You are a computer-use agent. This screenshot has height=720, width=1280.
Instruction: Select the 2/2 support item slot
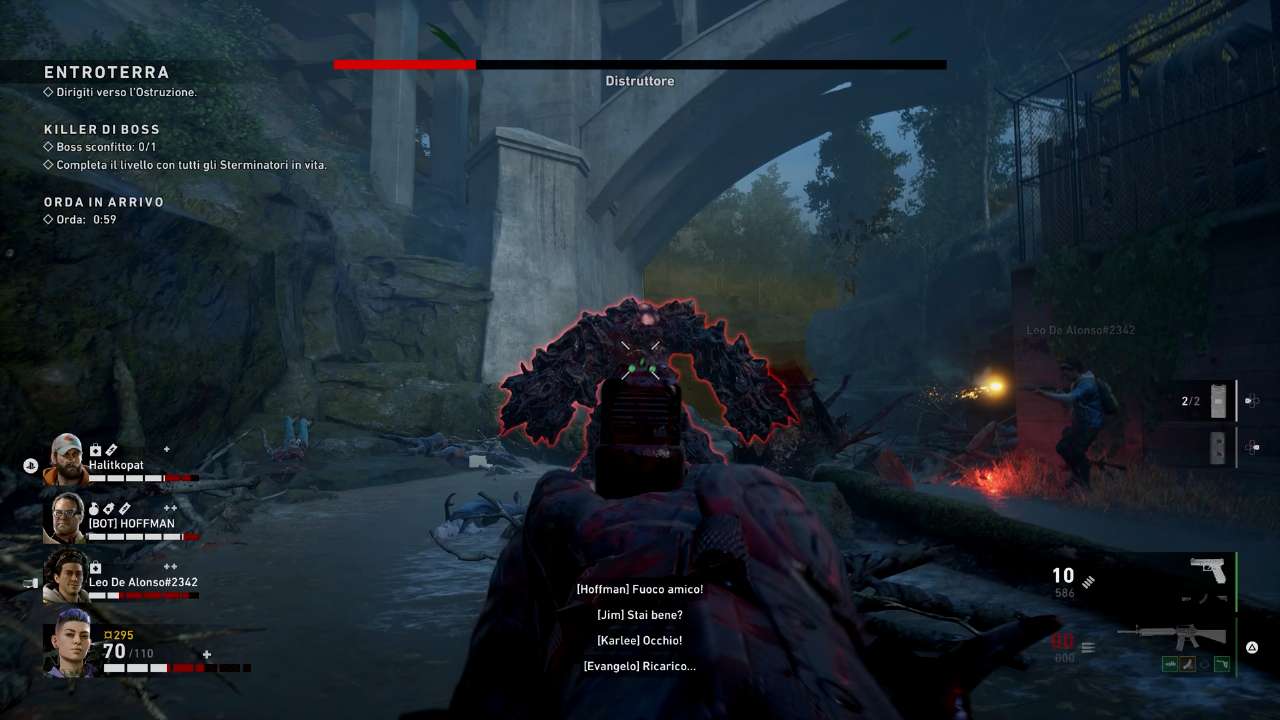point(1217,401)
